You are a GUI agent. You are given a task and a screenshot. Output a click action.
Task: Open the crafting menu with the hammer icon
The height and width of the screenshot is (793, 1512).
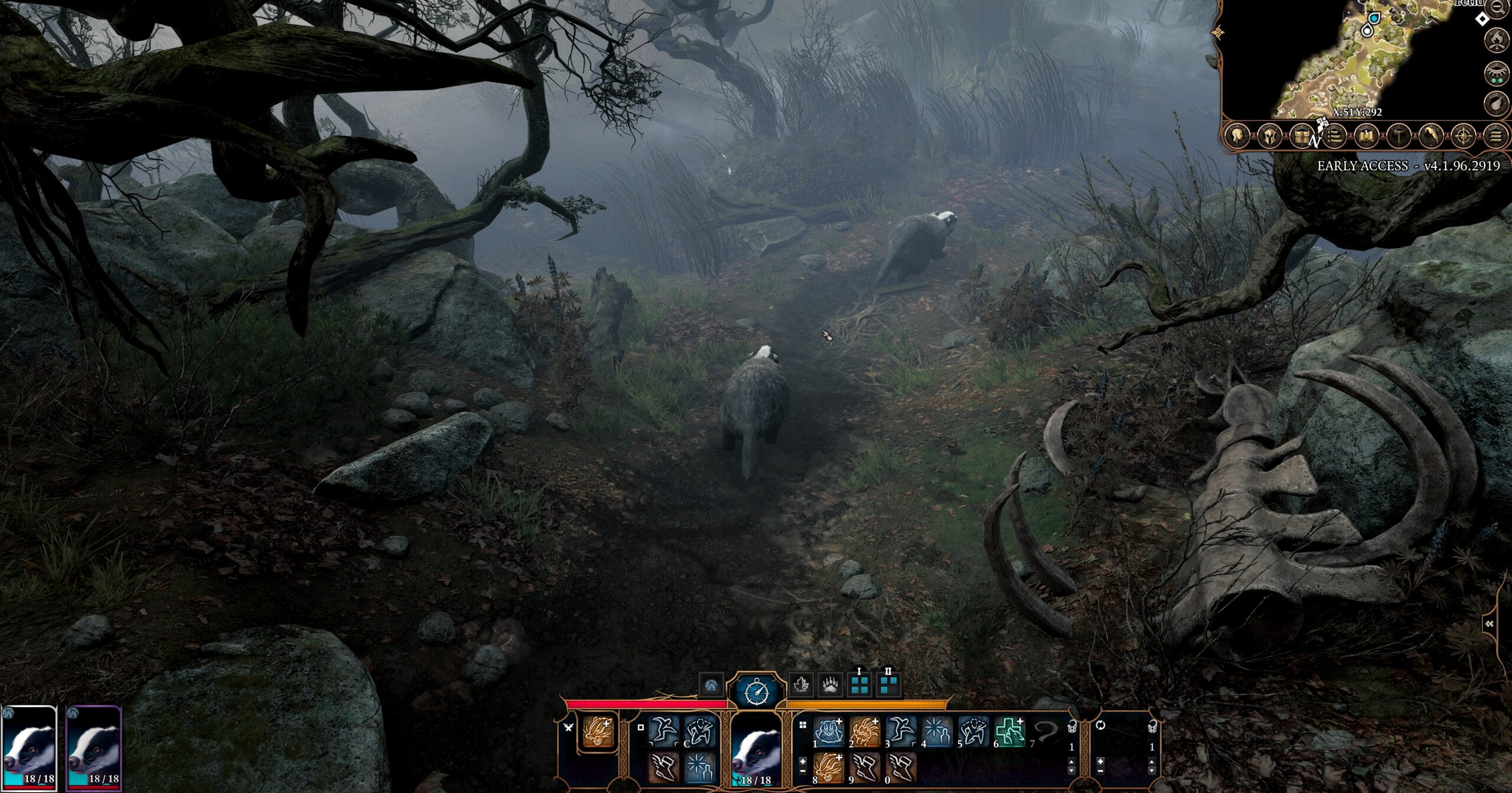[x=1399, y=137]
